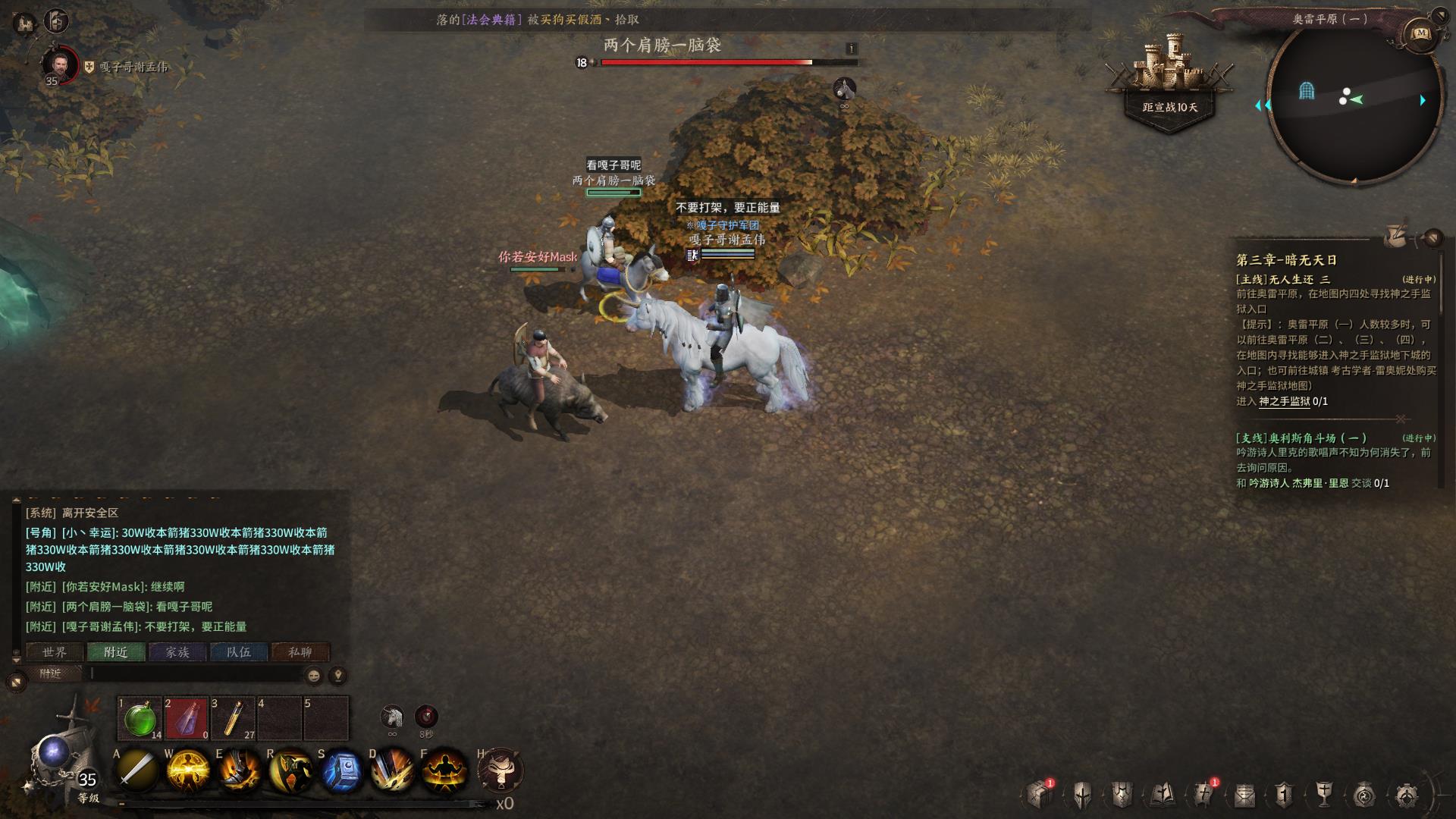1456x819 pixels.
Task: Open the inventory chest icon
Action: click(1040, 795)
